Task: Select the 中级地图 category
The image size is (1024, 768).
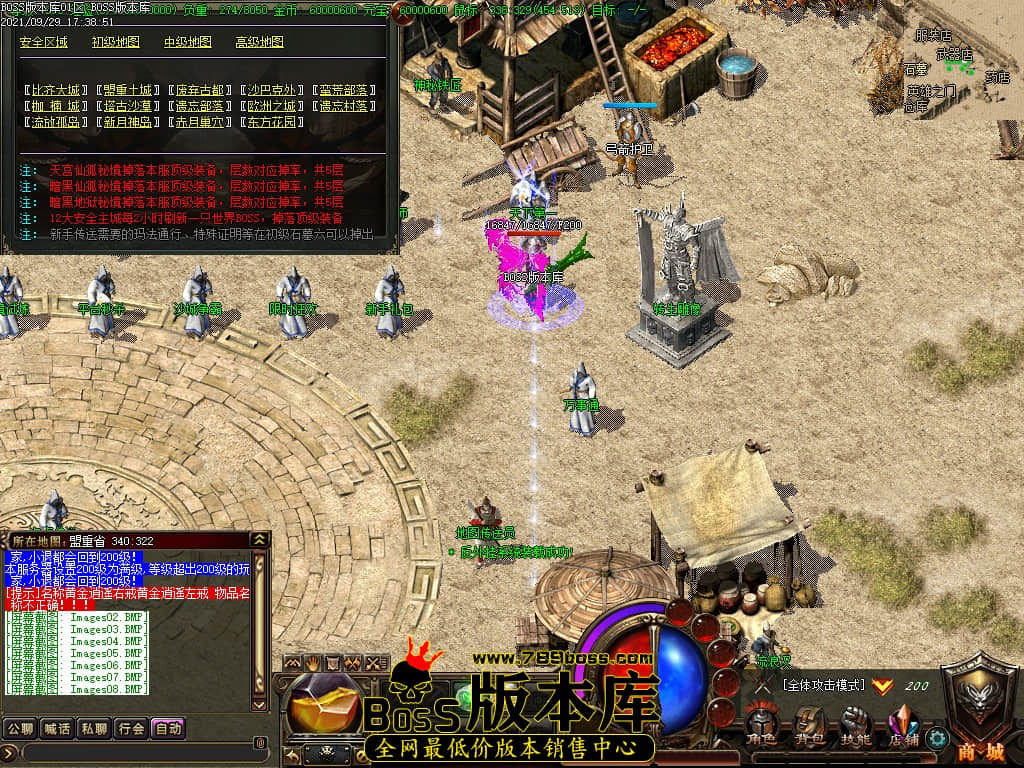Action: (188, 42)
